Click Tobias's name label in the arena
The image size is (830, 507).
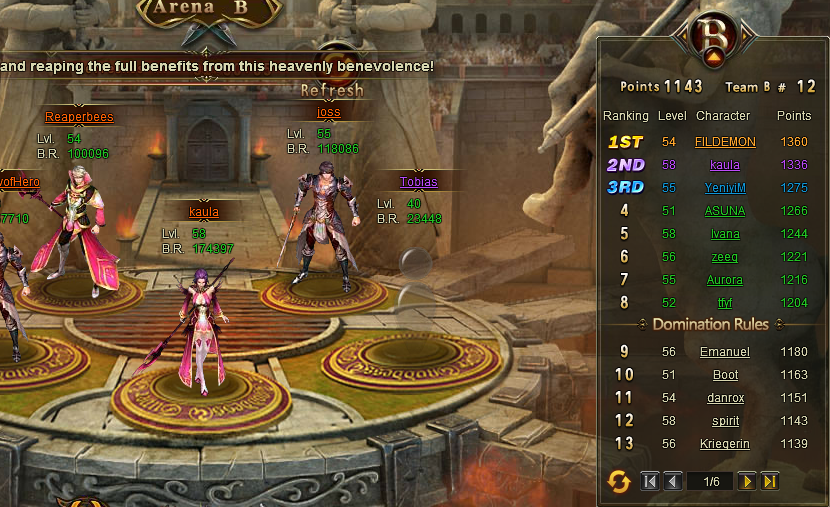(x=419, y=182)
